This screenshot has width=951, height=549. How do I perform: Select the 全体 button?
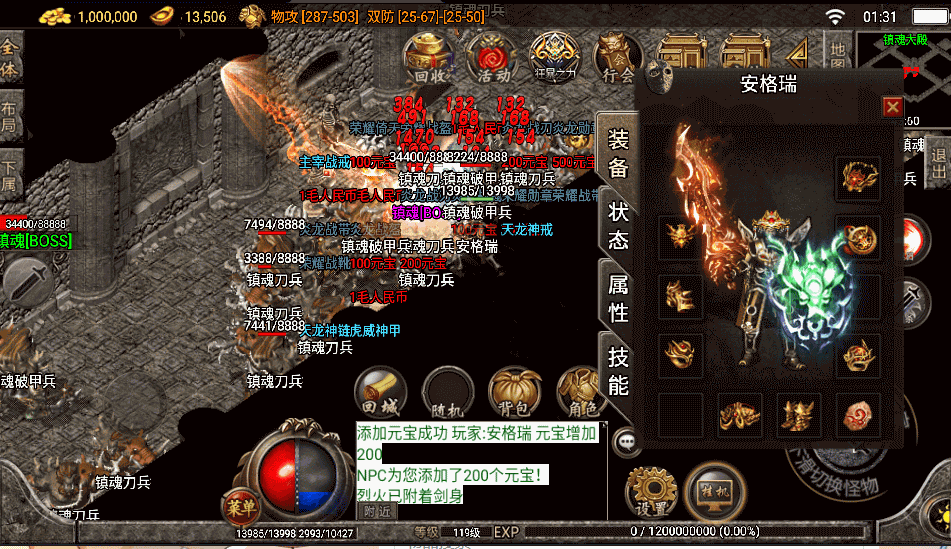tap(11, 58)
